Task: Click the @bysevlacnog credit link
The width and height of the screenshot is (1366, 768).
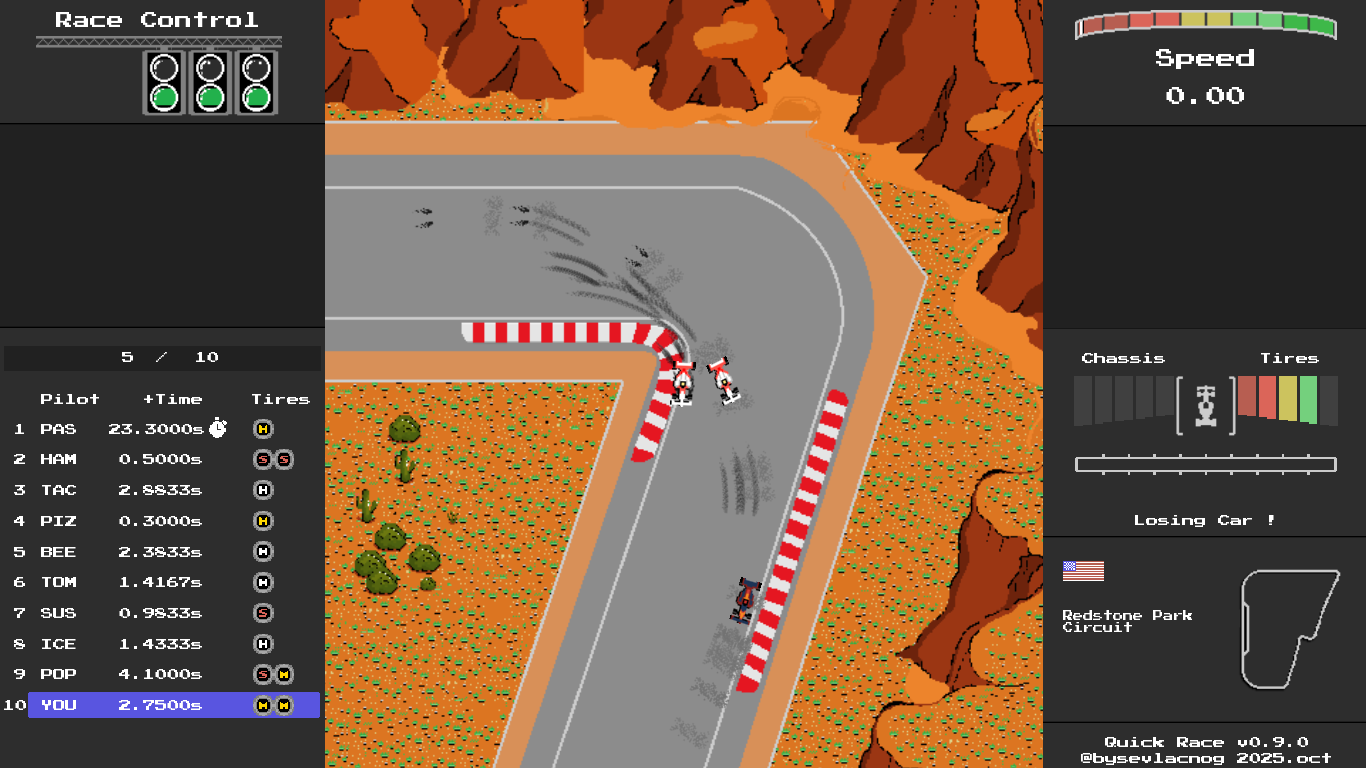Action: [1204, 757]
